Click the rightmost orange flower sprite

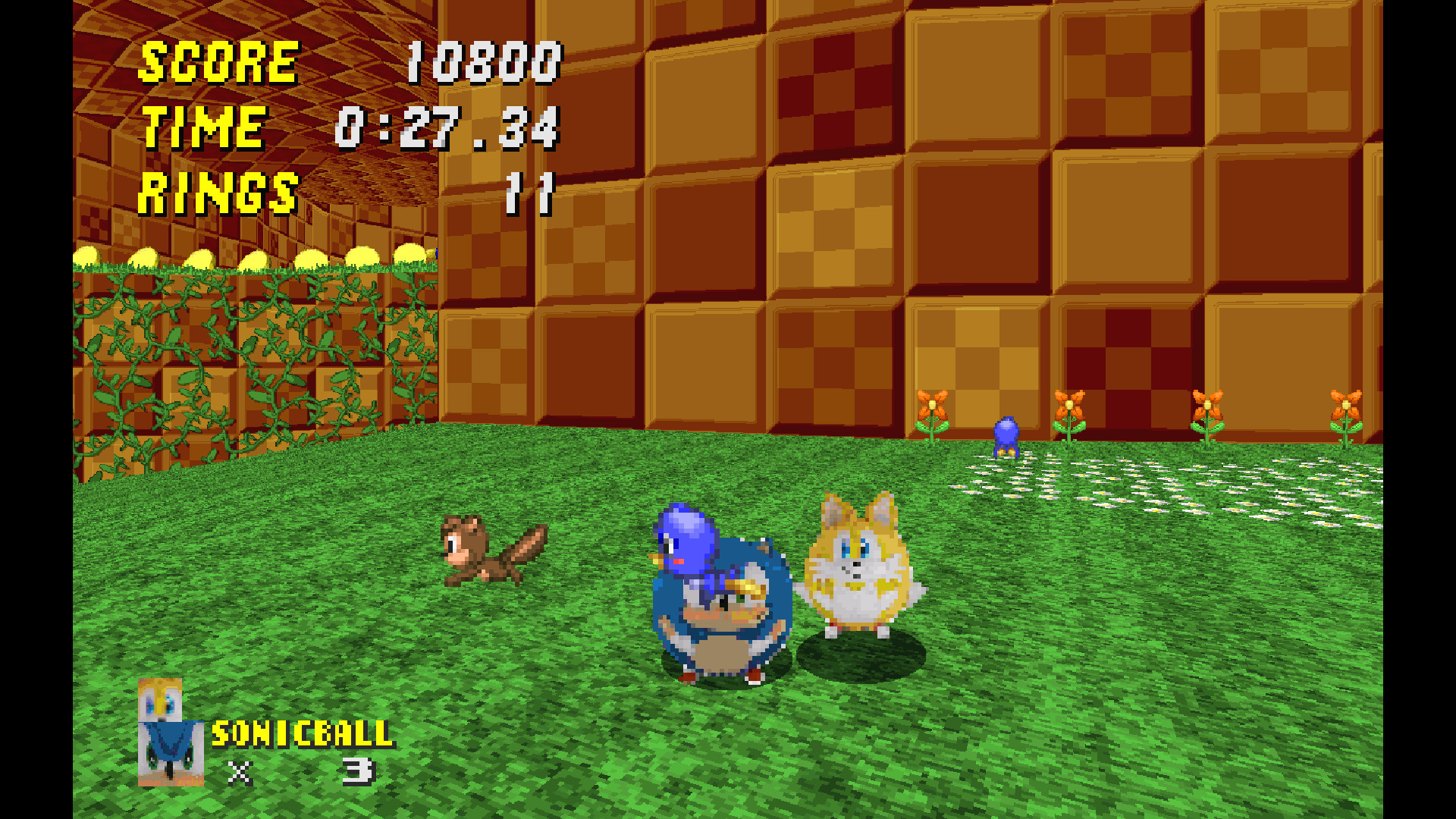(x=1346, y=413)
